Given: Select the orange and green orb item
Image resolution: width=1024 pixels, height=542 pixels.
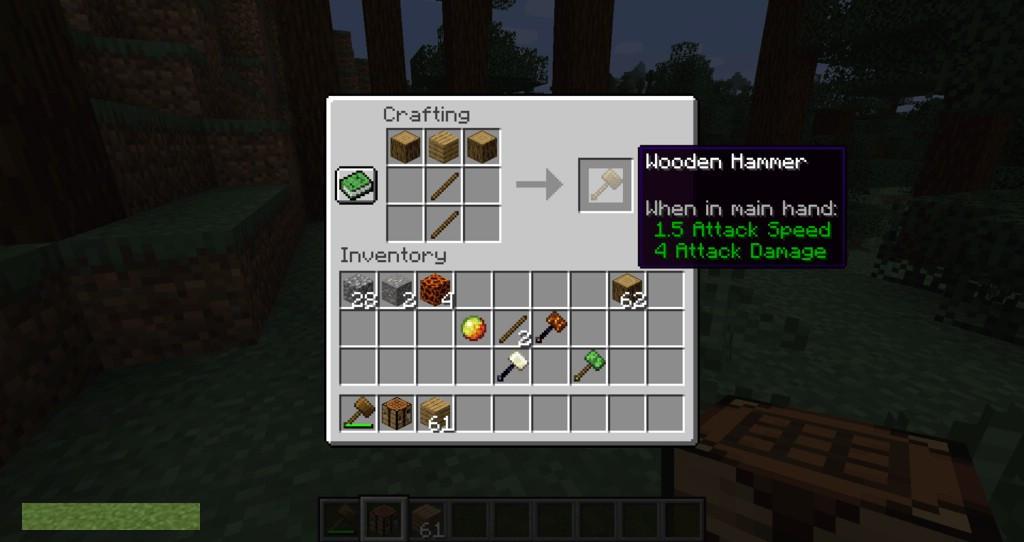Looking at the screenshot, I should [x=472, y=328].
